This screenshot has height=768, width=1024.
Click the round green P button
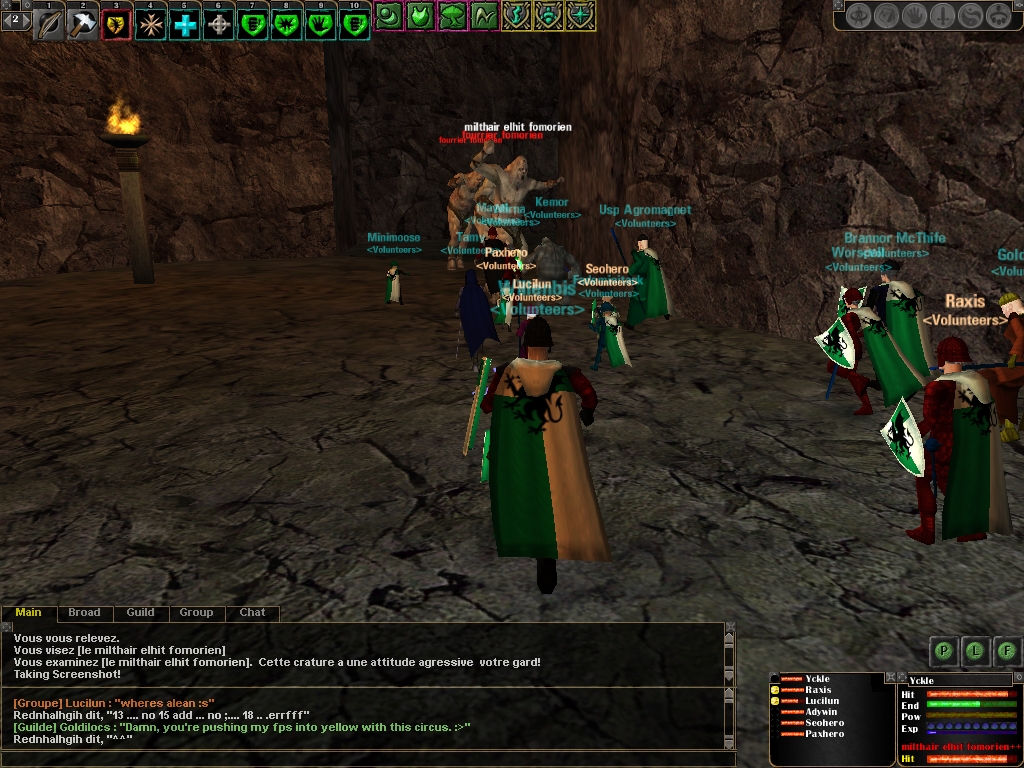point(943,651)
